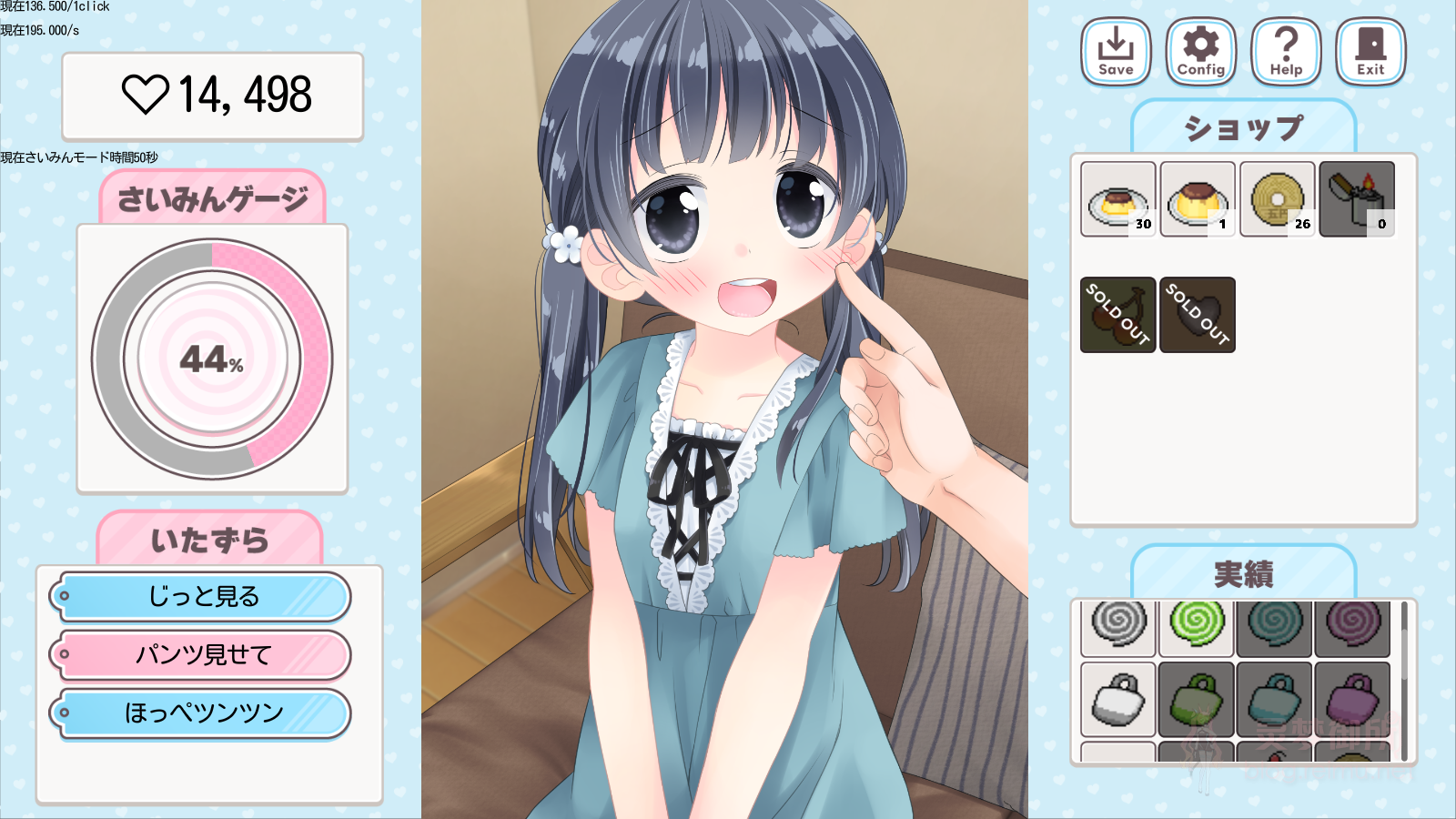Open the Config settings panel
The image size is (1456, 819).
click(1199, 52)
